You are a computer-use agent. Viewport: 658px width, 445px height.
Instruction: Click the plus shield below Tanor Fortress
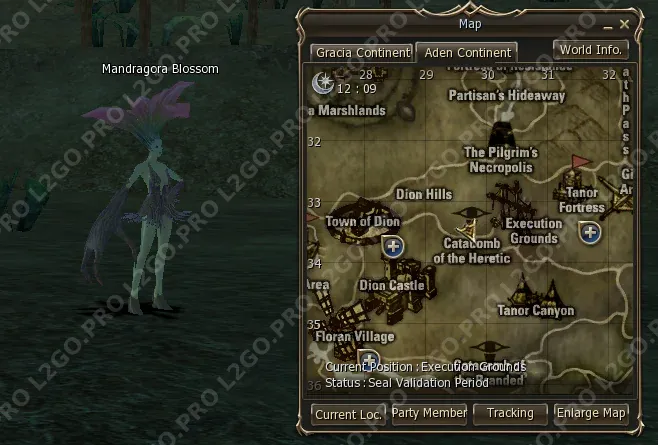click(591, 233)
